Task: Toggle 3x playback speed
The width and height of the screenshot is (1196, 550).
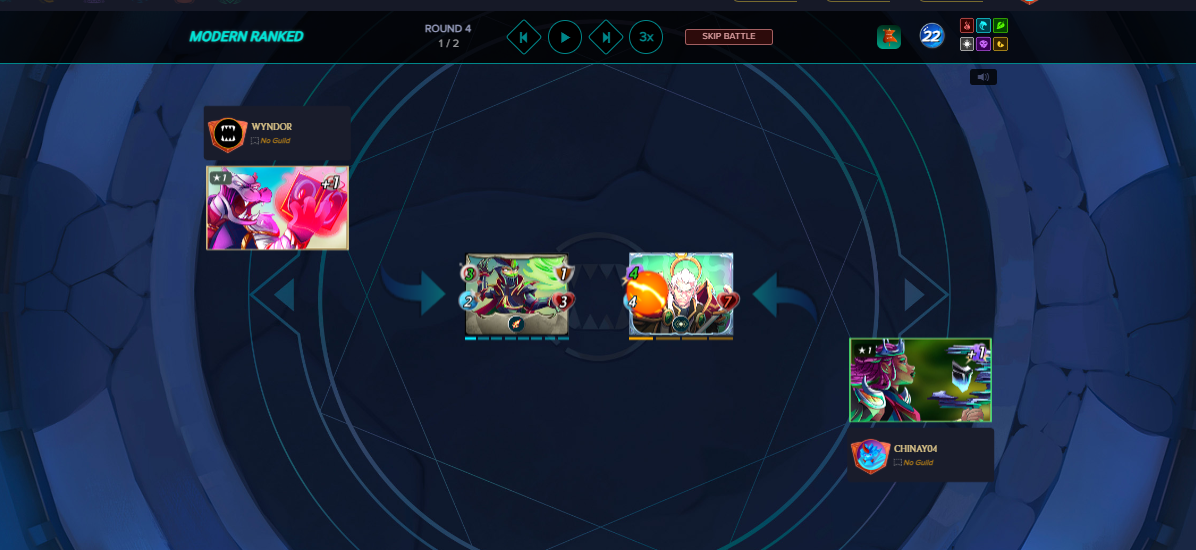Action: click(646, 37)
